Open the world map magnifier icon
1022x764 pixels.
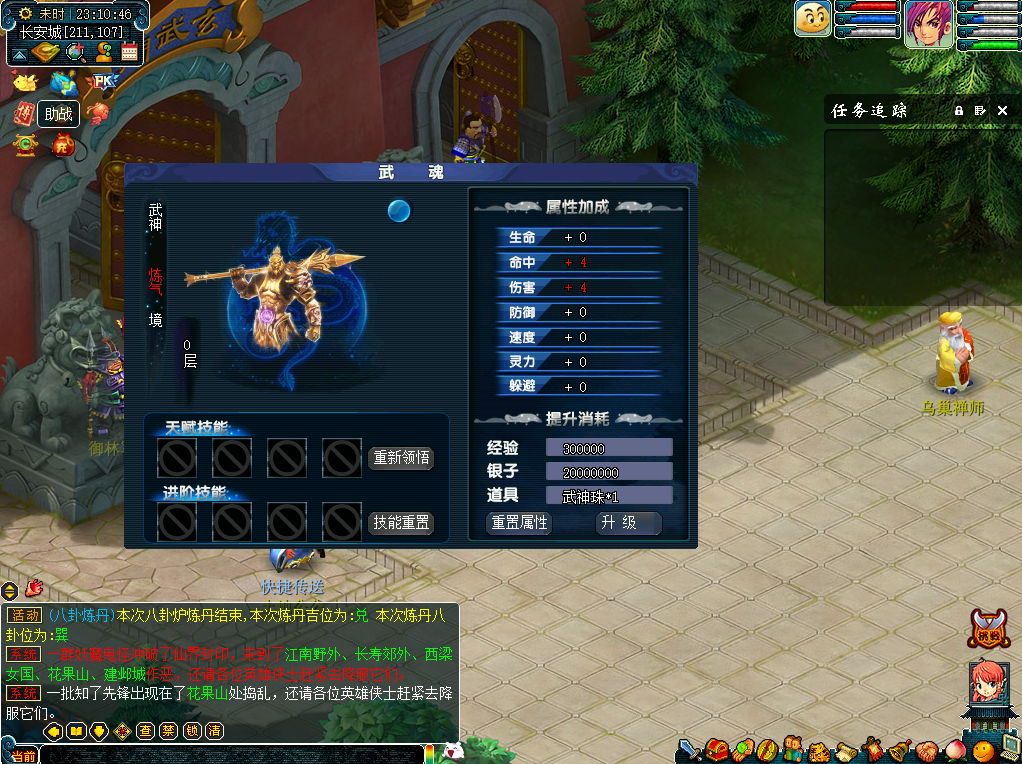coord(75,52)
